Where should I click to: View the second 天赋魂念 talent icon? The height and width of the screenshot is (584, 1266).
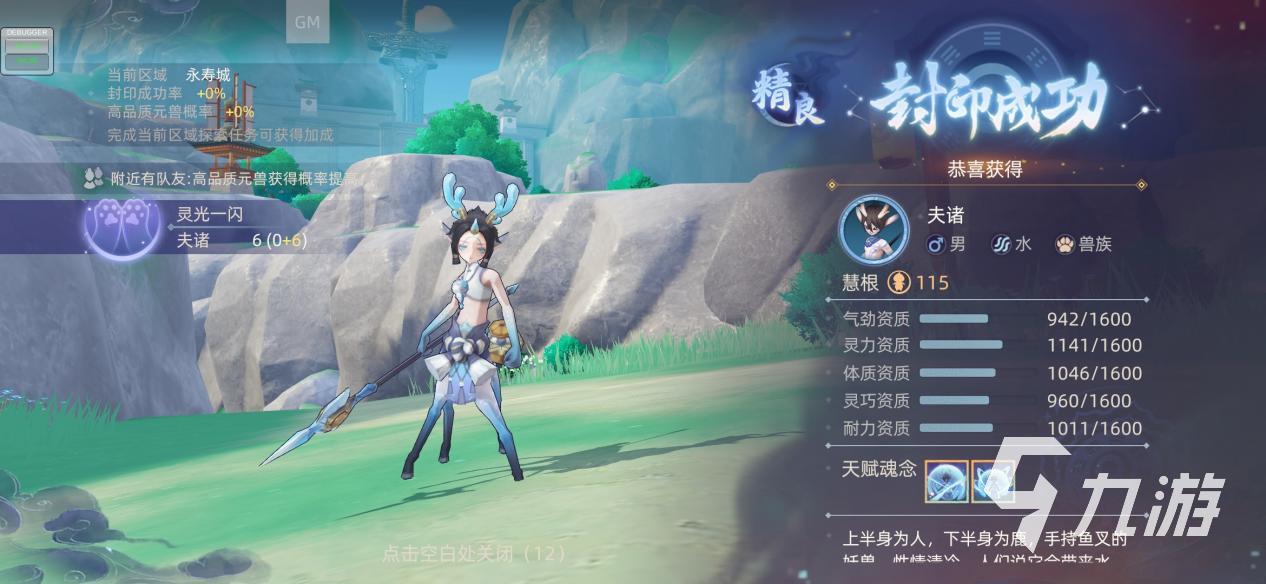pos(991,481)
